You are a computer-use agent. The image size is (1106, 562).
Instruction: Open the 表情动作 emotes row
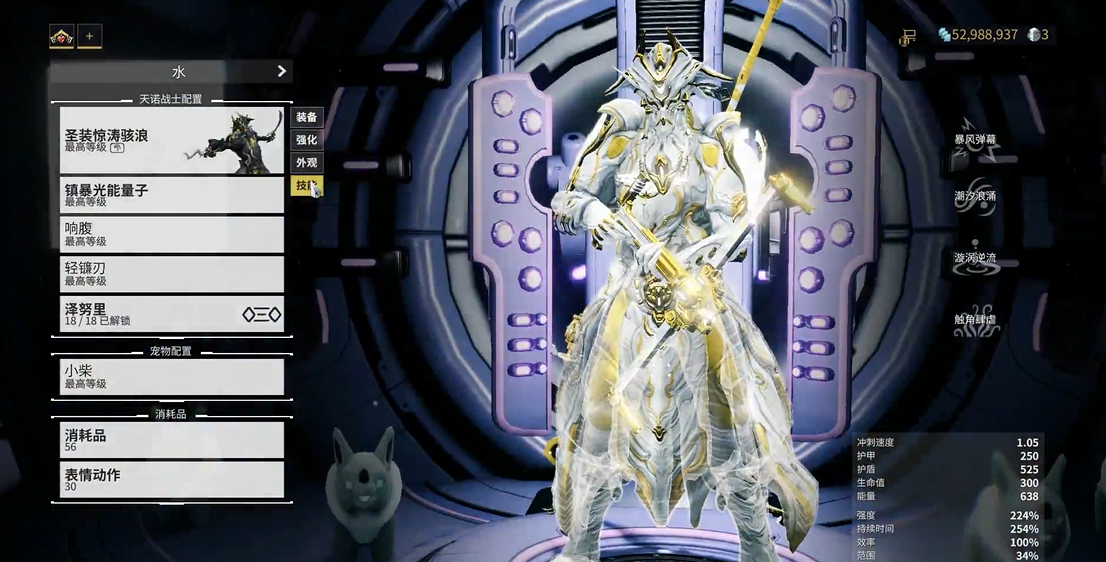pos(171,480)
